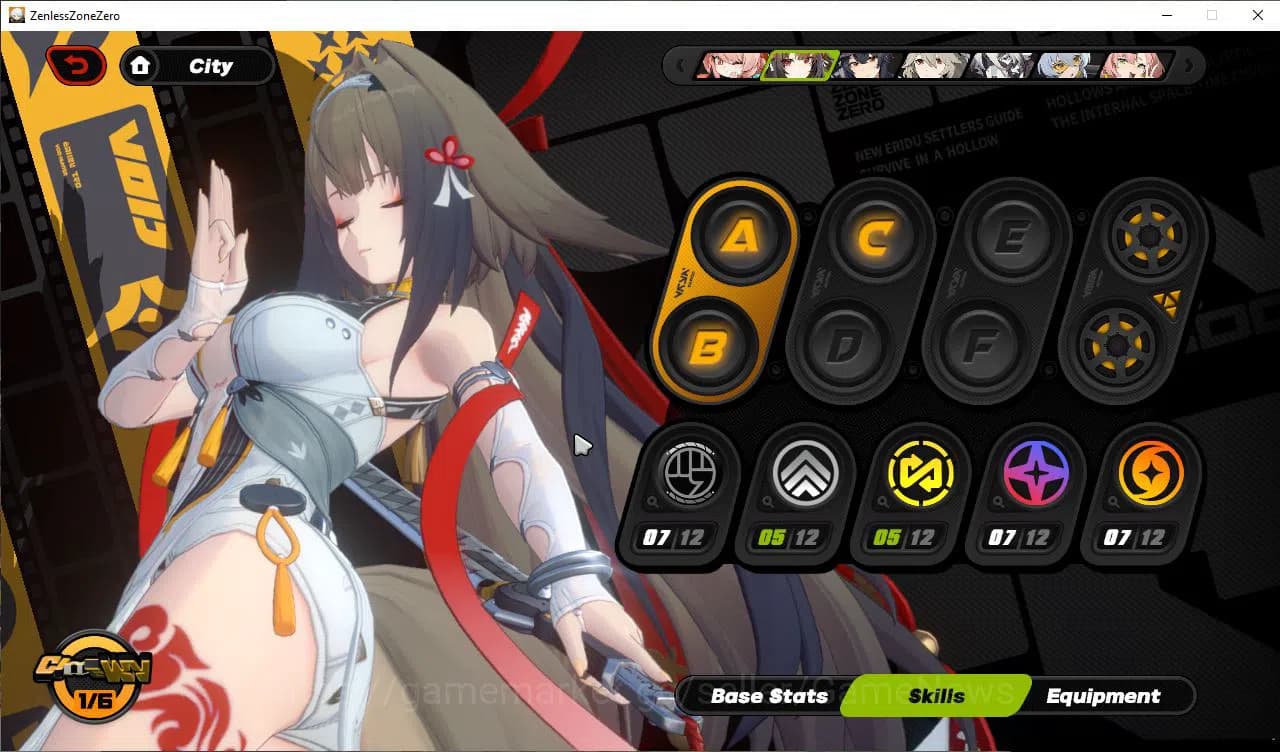The width and height of the screenshot is (1280, 752).
Task: Switch to the Base Stats tab
Action: click(768, 696)
